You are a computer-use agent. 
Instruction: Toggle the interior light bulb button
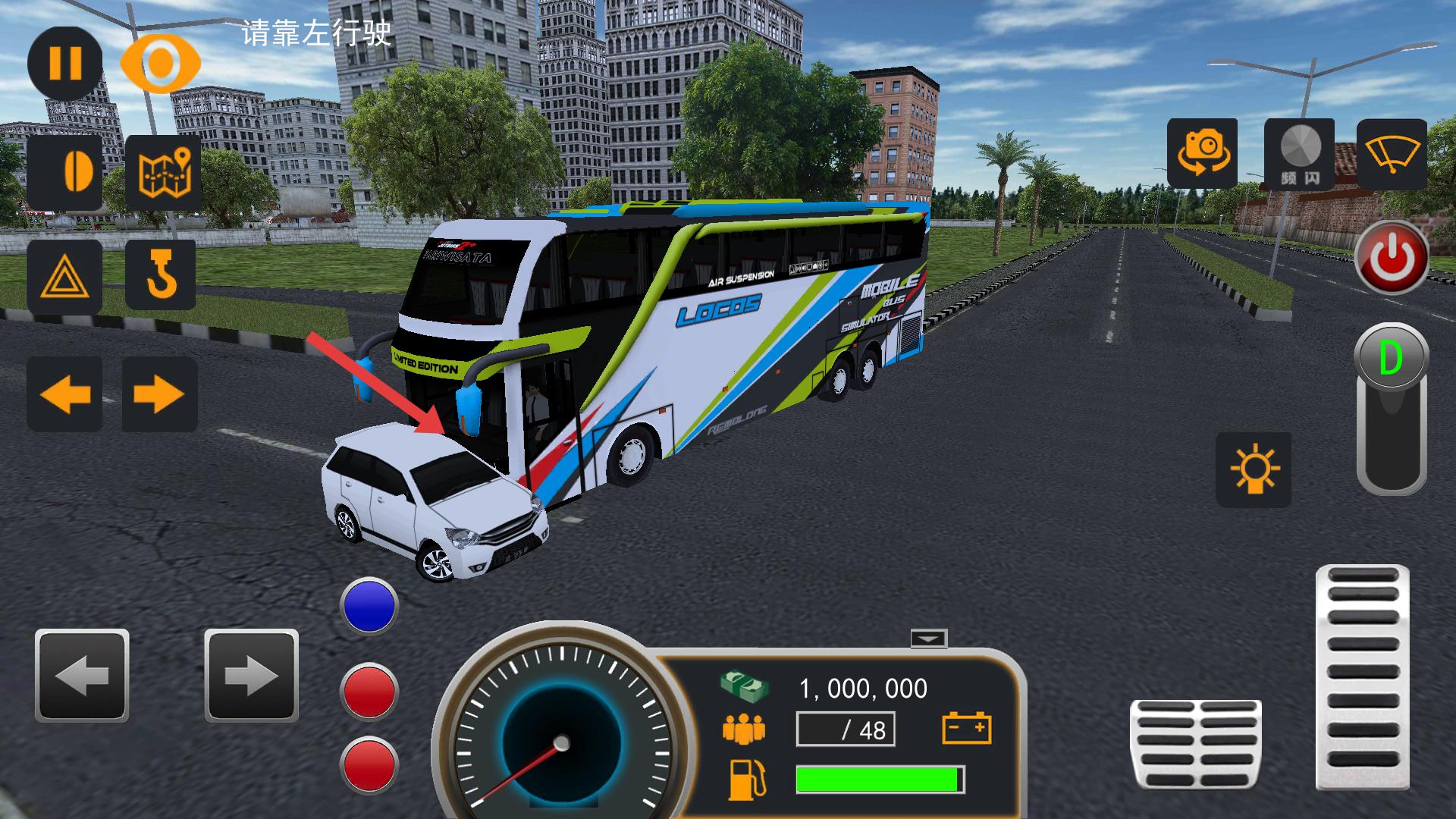tap(1253, 469)
